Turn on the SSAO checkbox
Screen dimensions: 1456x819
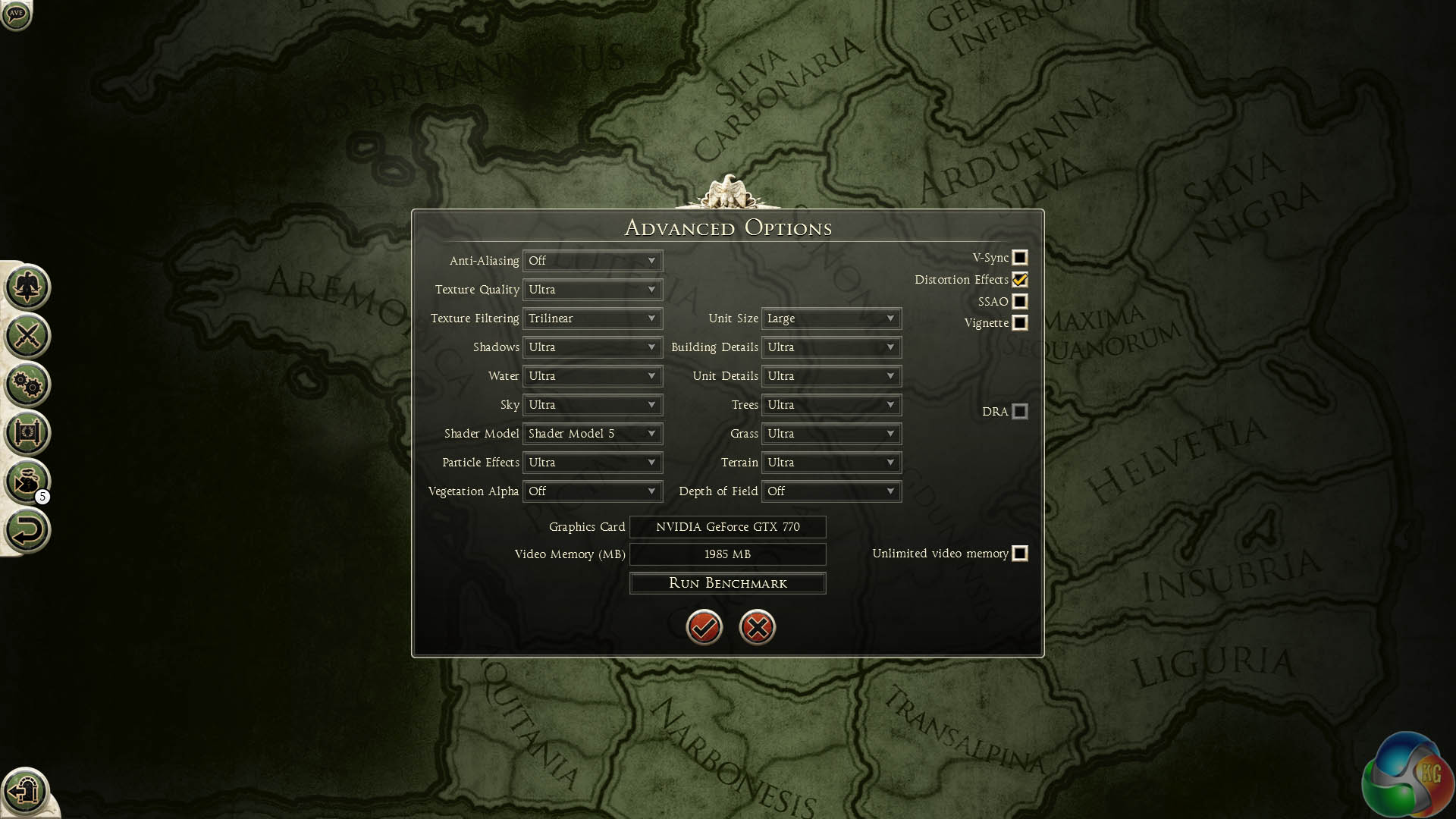coord(1020,302)
